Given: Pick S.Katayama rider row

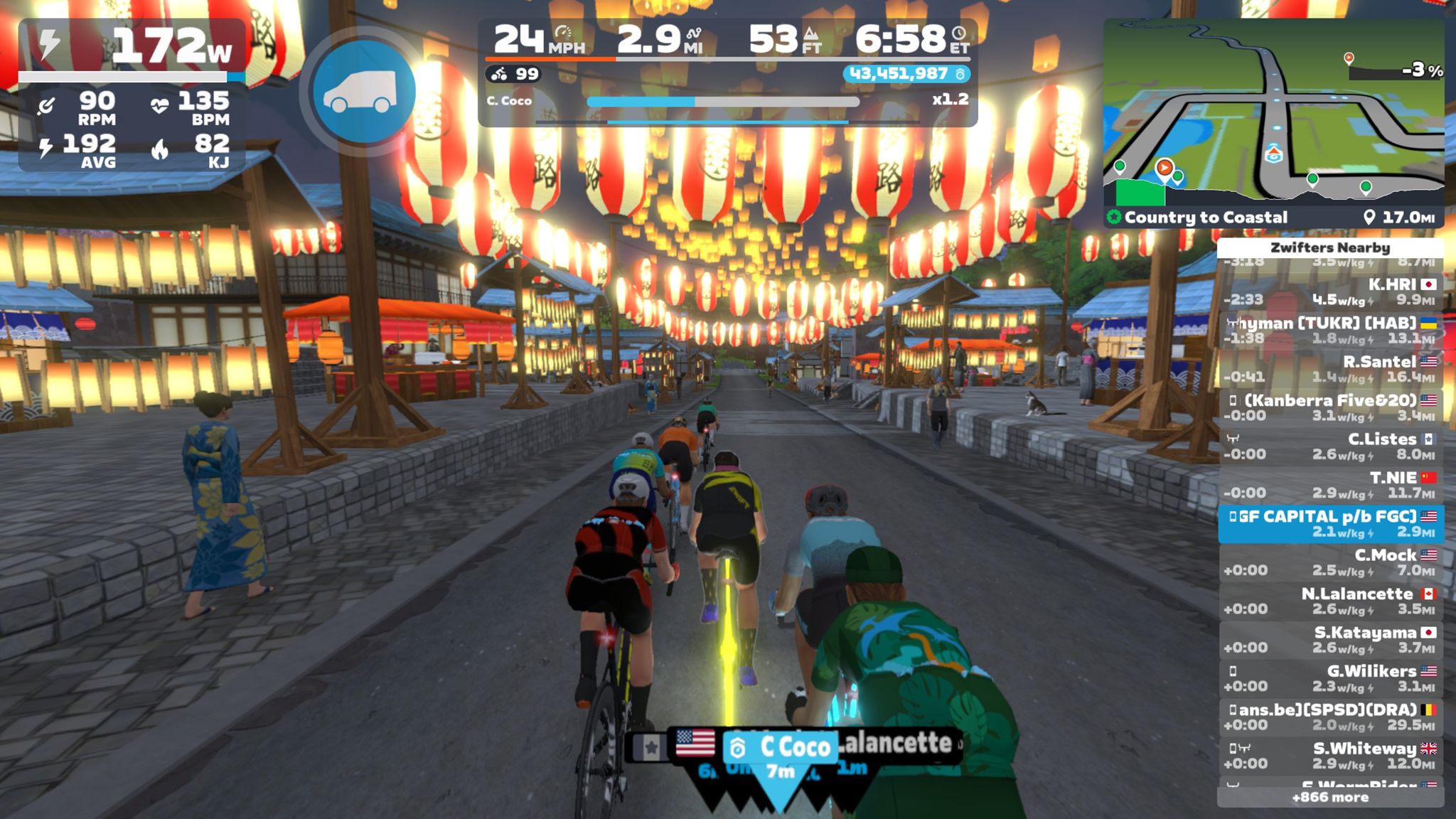Looking at the screenshot, I should click(1330, 640).
